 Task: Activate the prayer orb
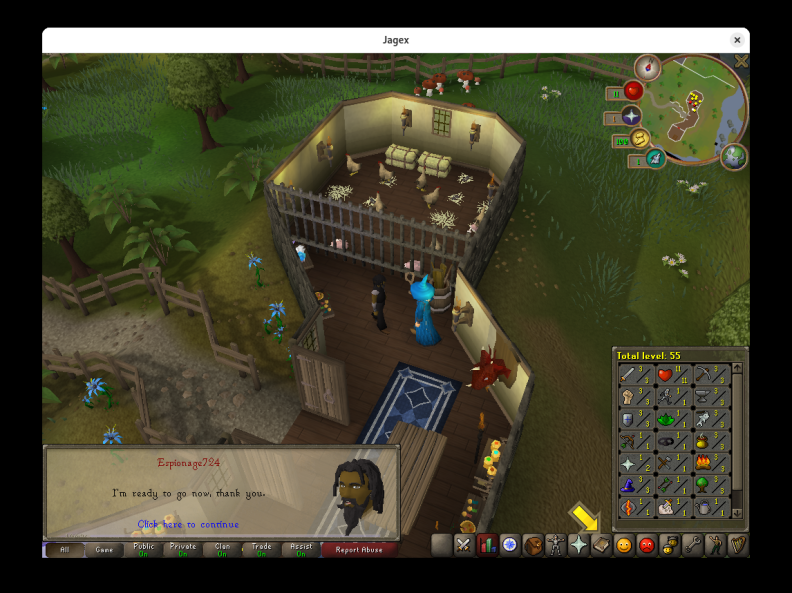point(631,116)
